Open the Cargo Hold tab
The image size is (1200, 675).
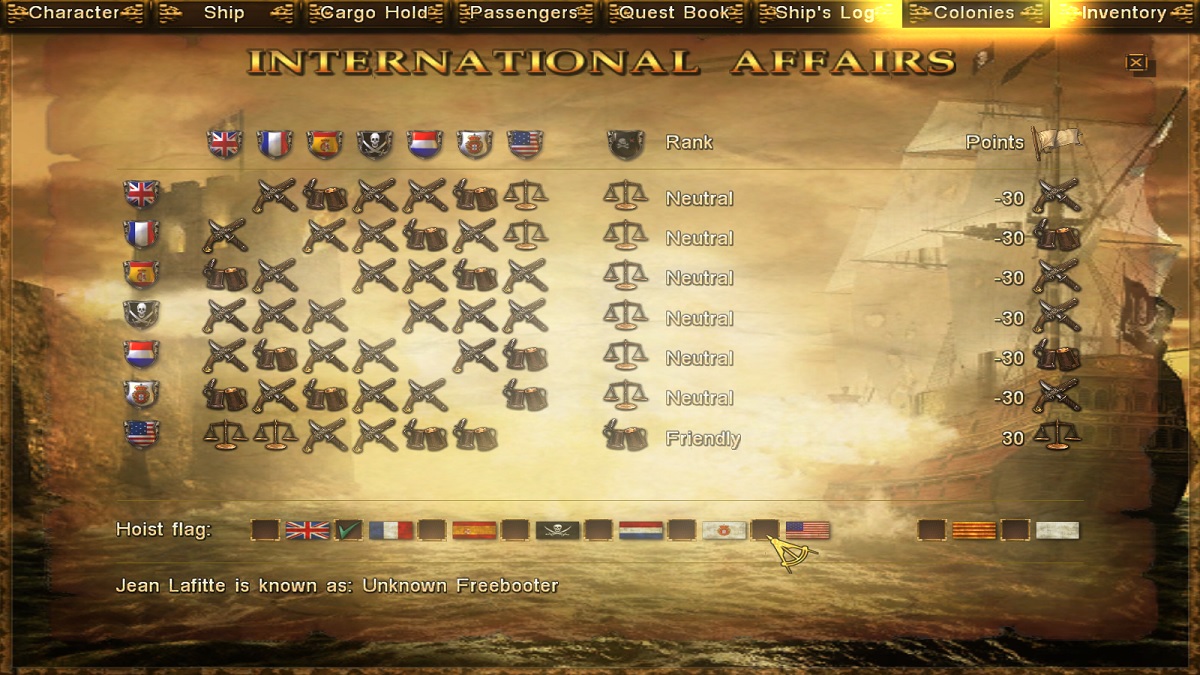(x=374, y=13)
